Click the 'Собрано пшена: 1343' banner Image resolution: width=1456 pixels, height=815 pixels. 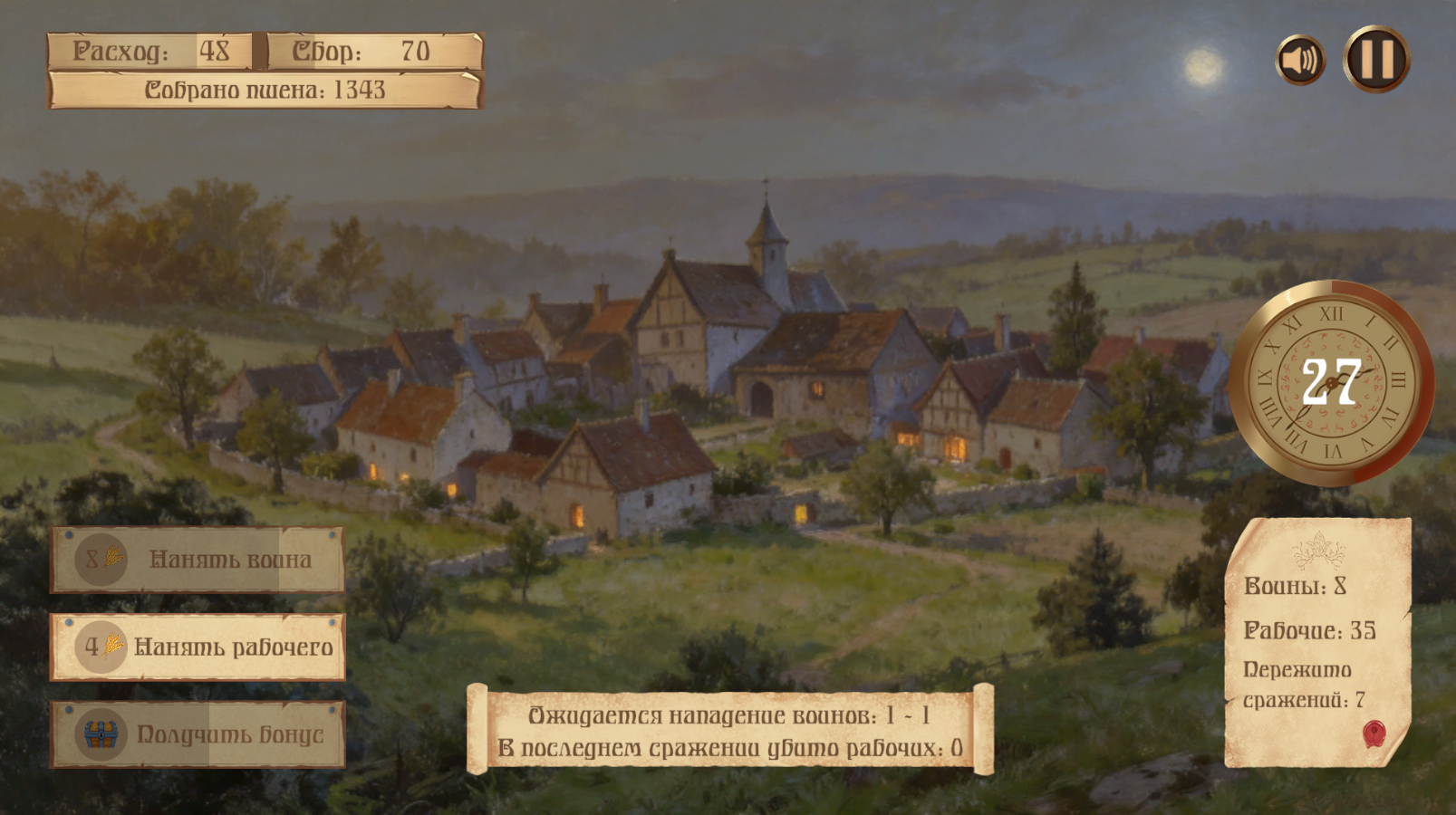click(x=263, y=90)
